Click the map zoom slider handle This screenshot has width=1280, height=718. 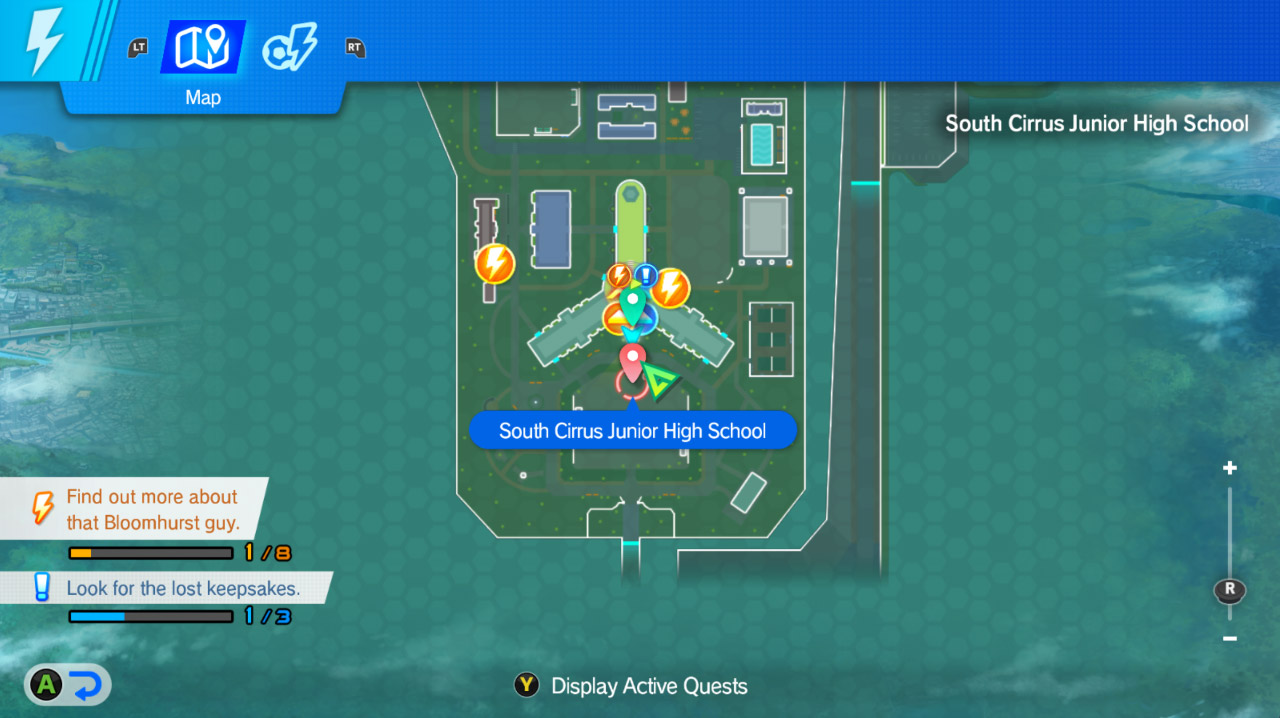[1230, 590]
